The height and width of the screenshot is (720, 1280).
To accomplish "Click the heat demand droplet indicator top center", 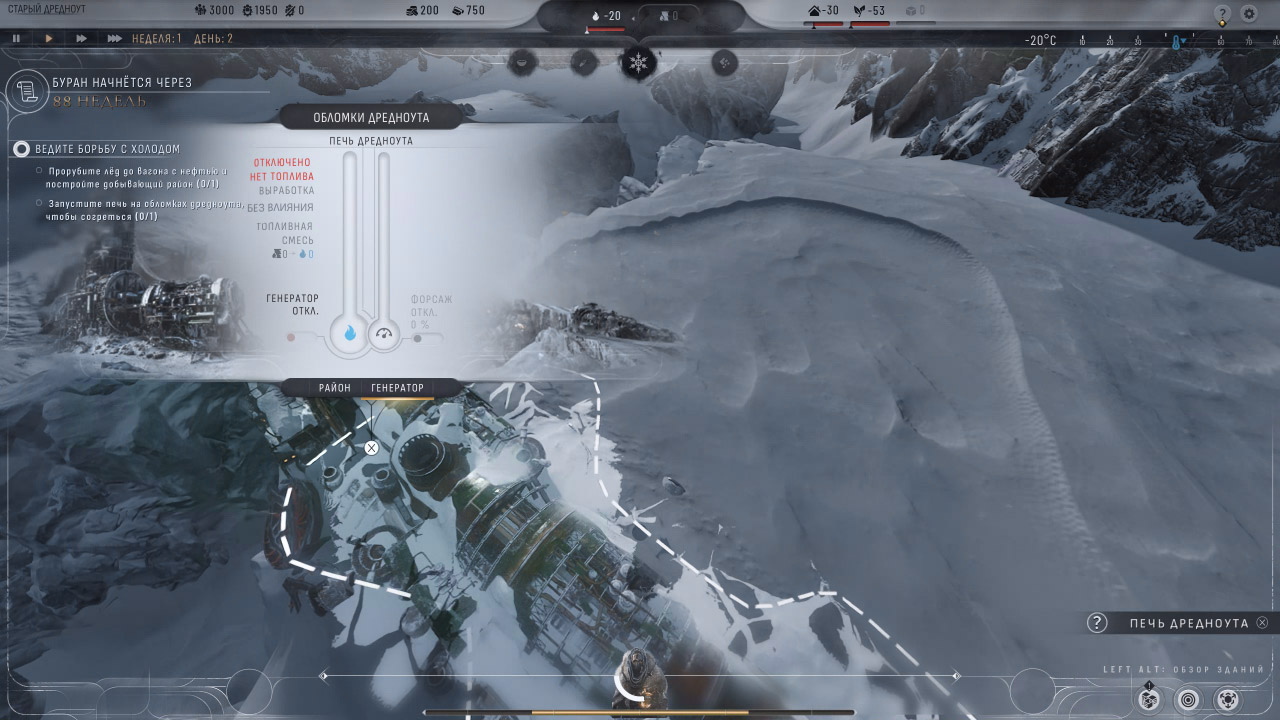I will click(x=595, y=14).
